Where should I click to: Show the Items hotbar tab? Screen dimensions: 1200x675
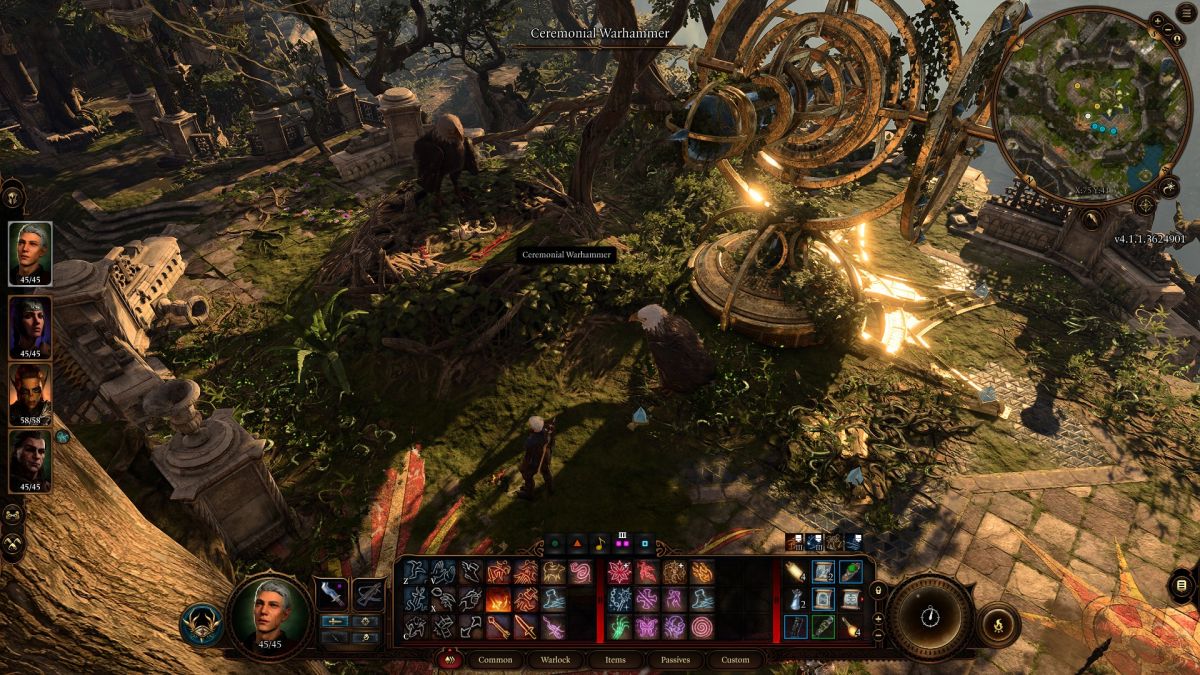point(615,660)
